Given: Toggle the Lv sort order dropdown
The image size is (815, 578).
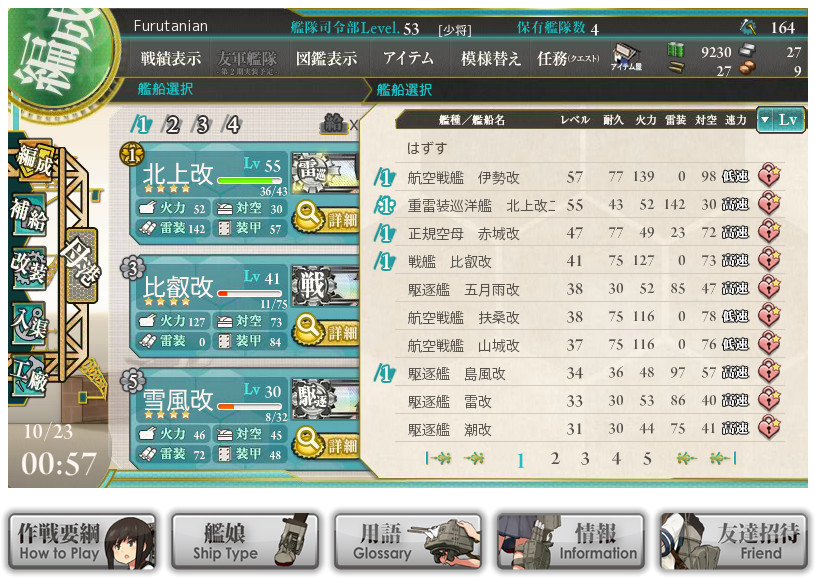Looking at the screenshot, I should (x=780, y=120).
